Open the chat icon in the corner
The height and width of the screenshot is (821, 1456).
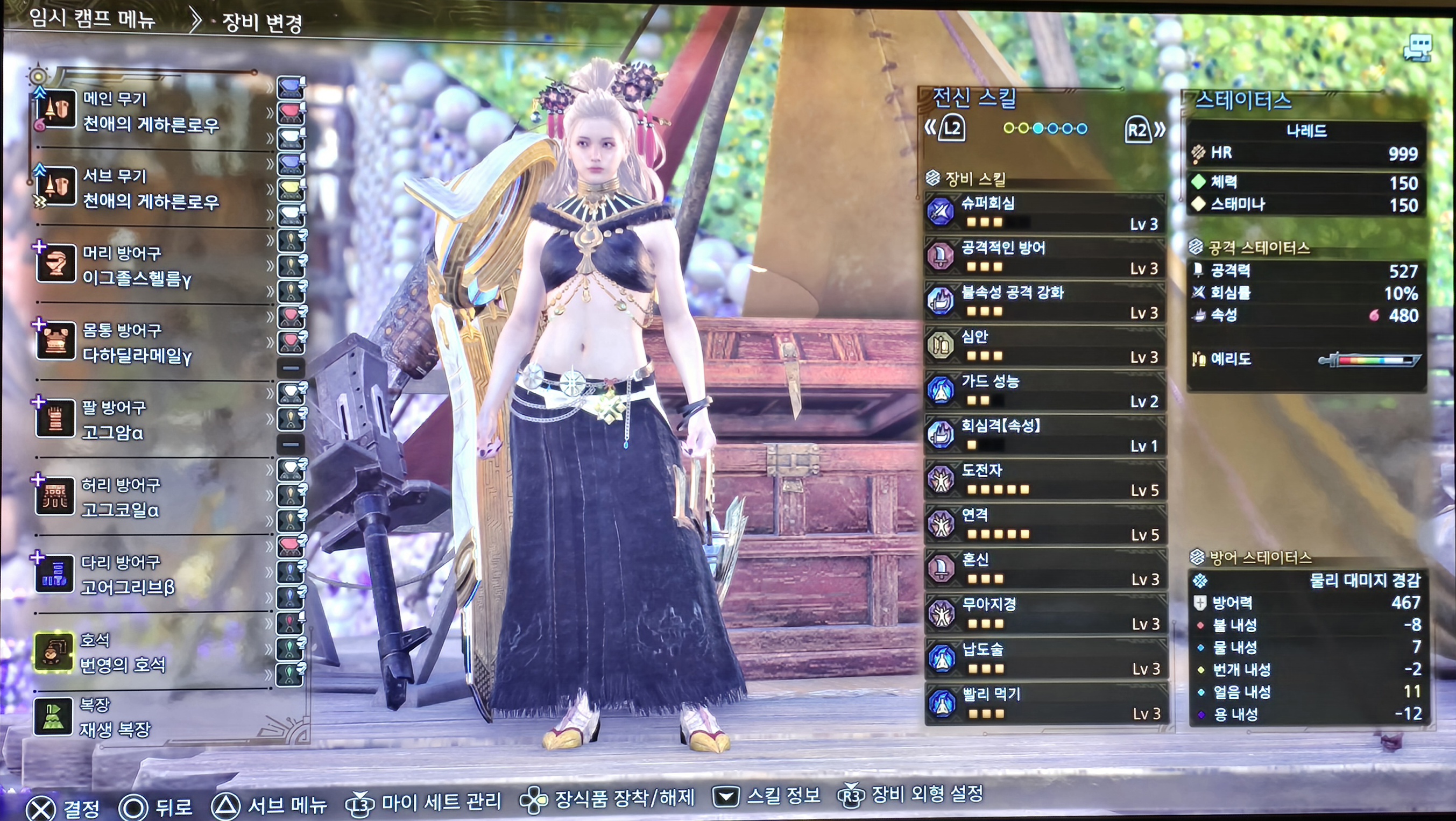pyautogui.click(x=1419, y=47)
